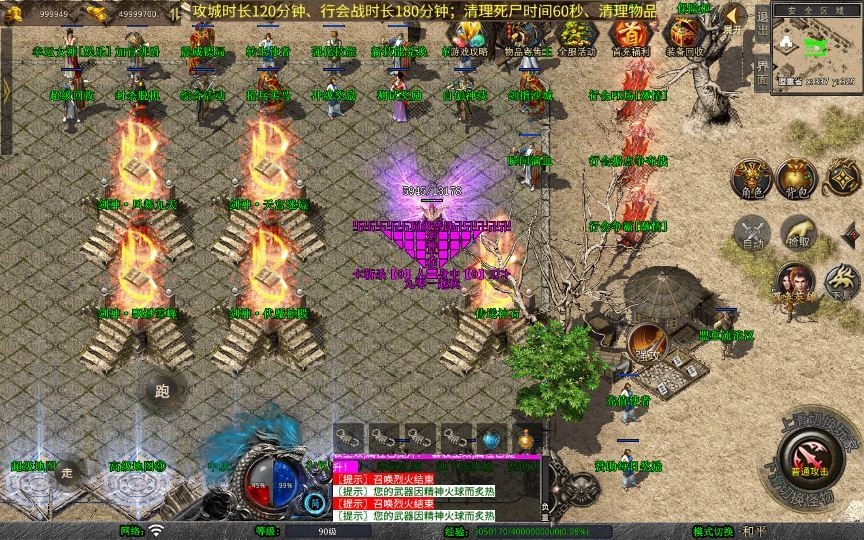
Task: Open the minimap
Action: point(816,46)
